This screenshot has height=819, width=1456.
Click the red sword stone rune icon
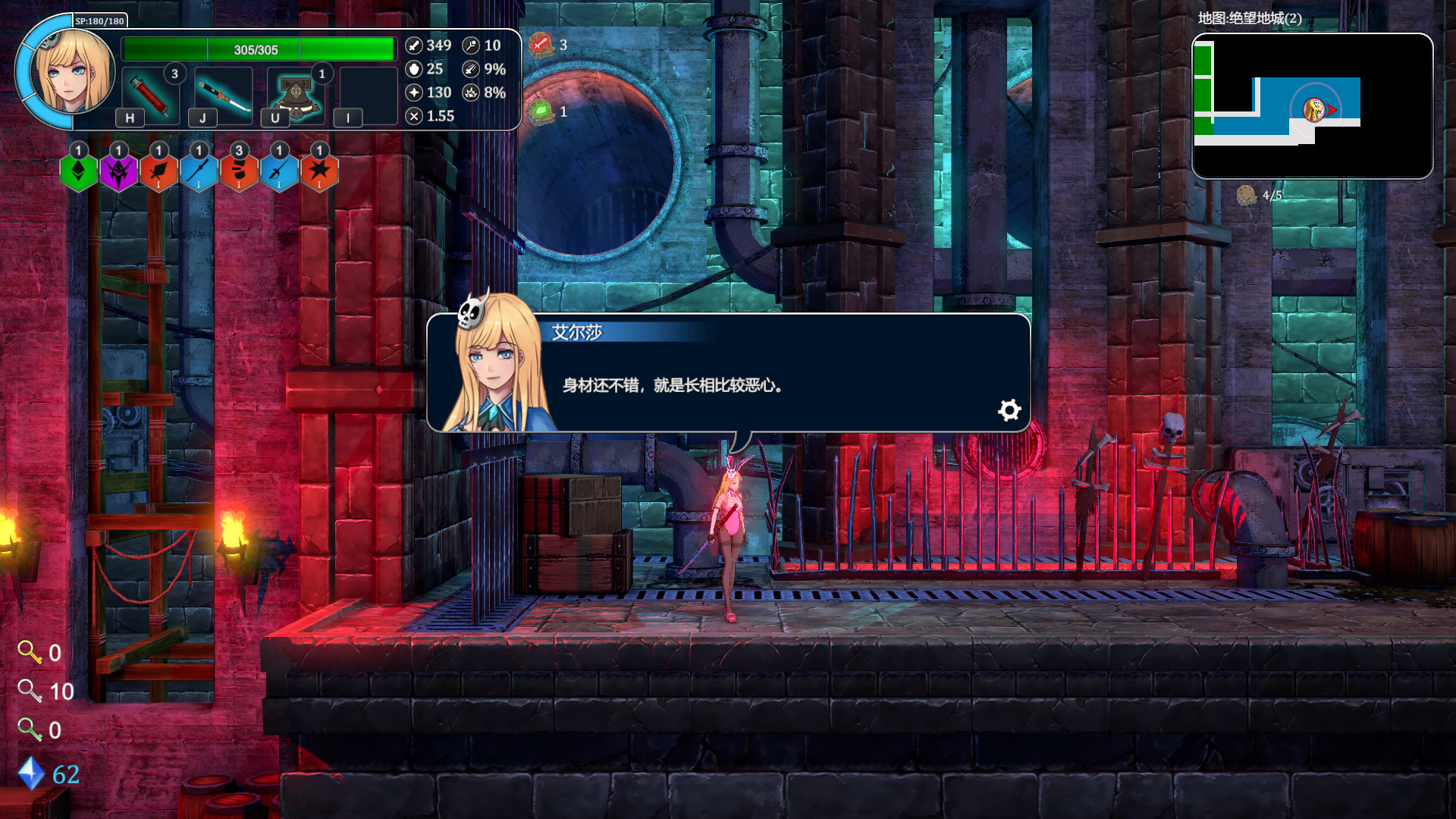[541, 45]
